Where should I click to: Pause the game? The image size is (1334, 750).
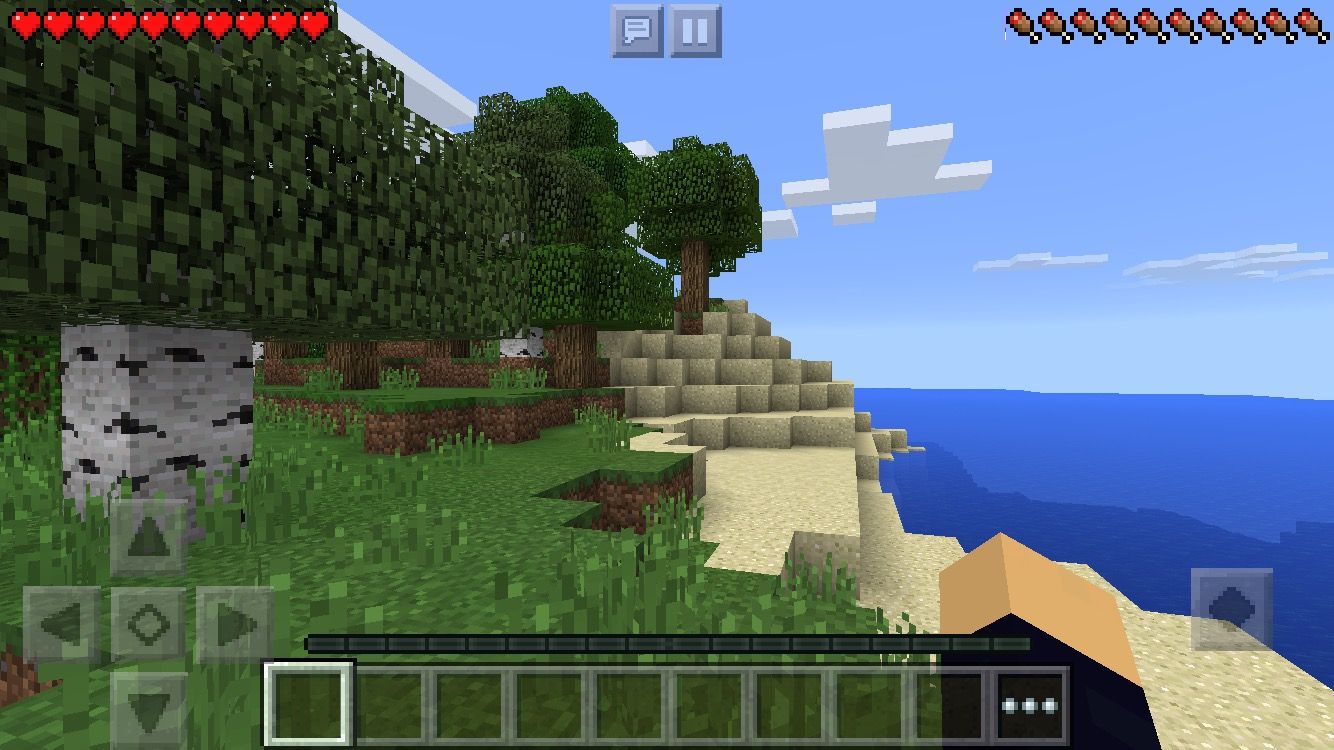click(x=695, y=31)
